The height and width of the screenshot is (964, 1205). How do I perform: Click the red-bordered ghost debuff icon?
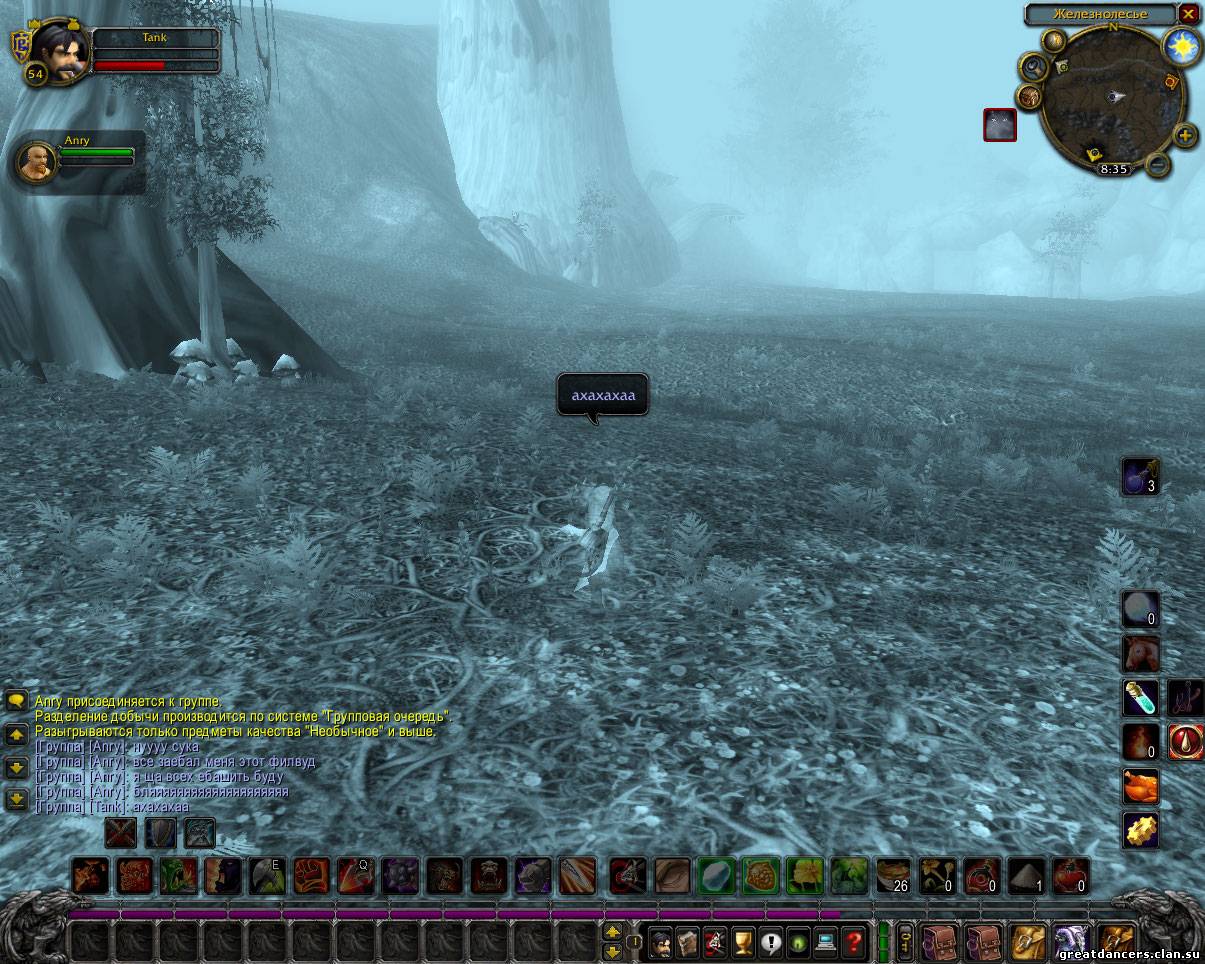[x=1000, y=125]
